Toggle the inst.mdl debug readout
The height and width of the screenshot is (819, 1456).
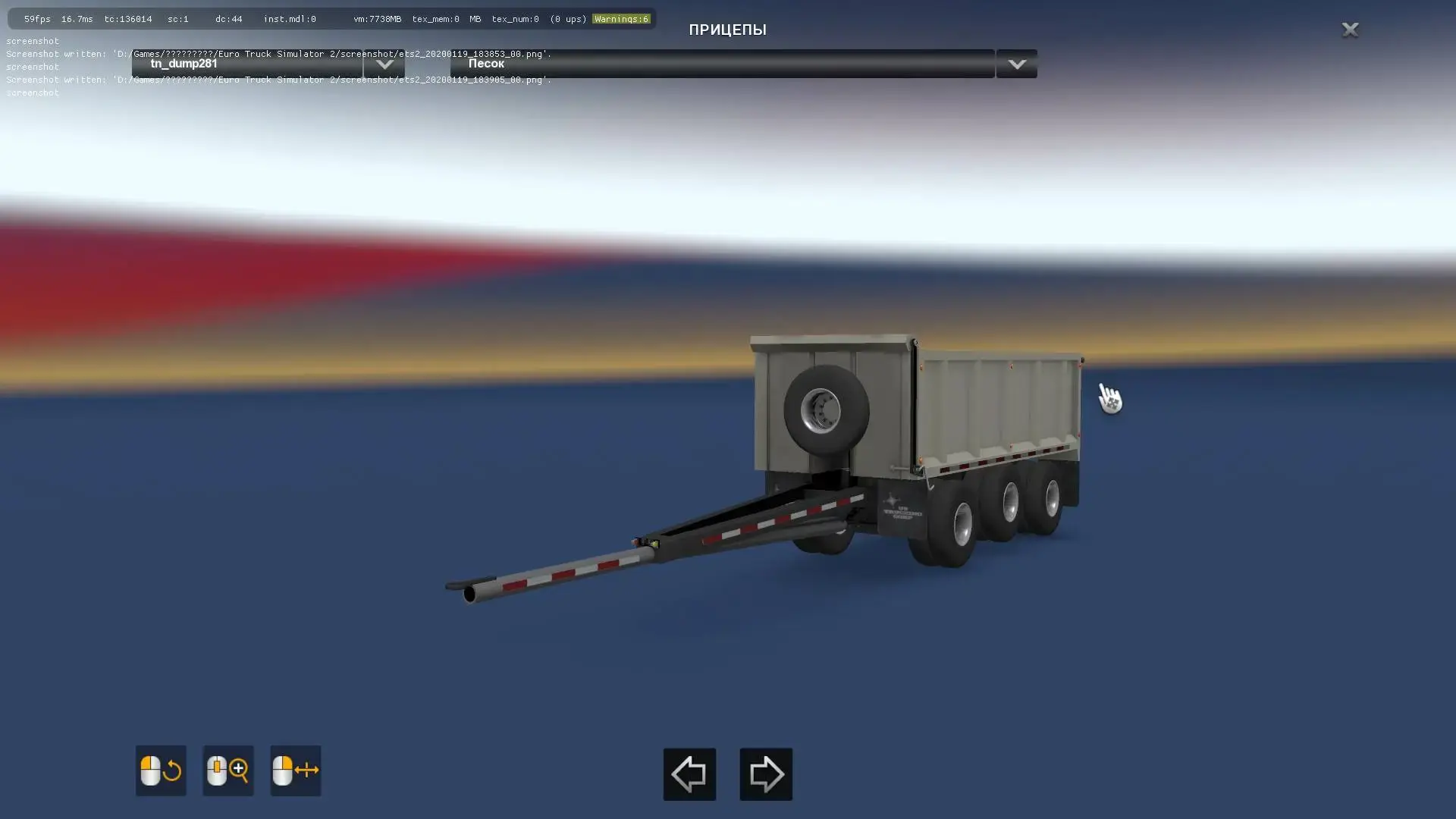(289, 19)
